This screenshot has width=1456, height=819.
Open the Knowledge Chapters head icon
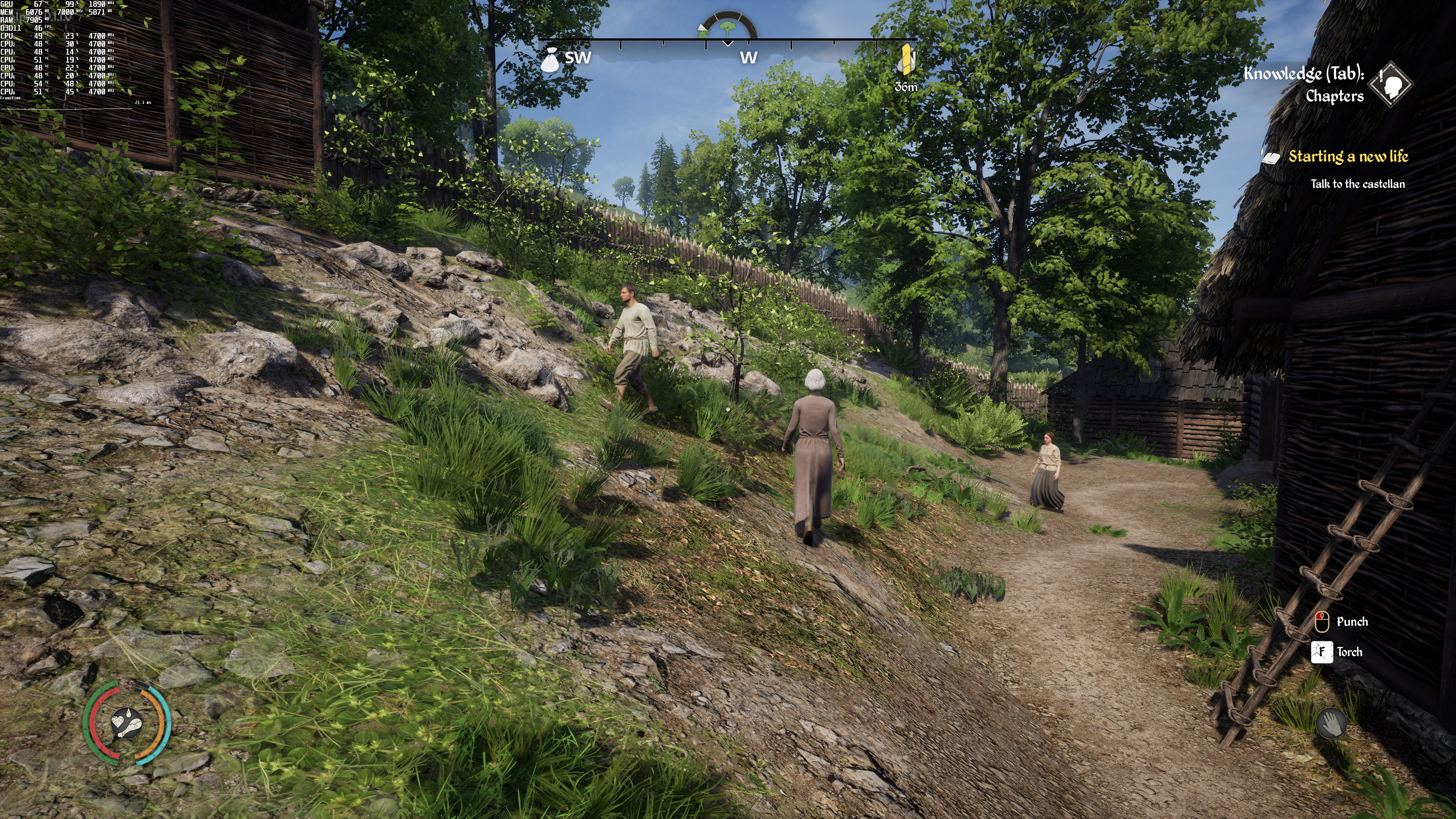[x=1394, y=84]
